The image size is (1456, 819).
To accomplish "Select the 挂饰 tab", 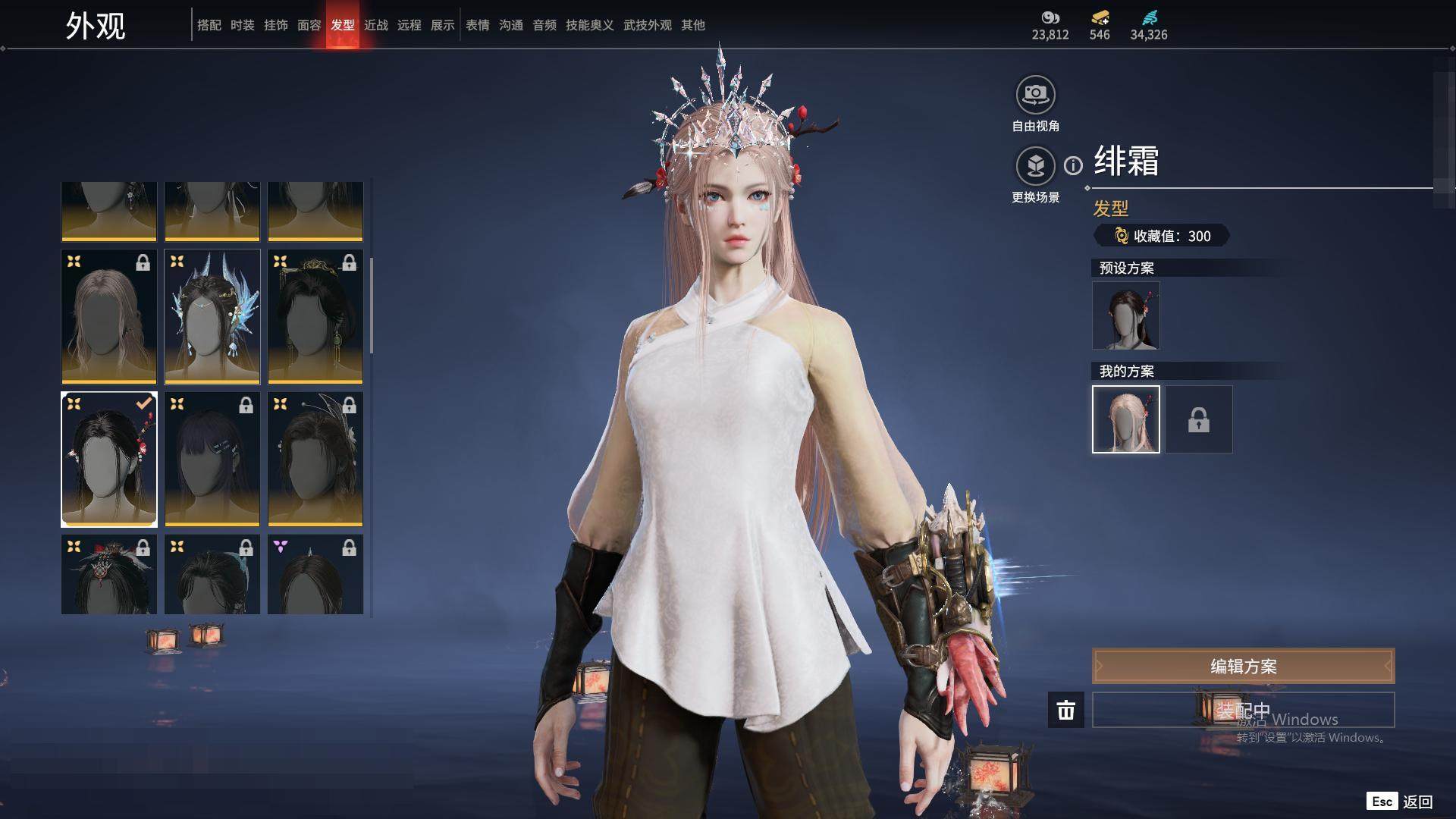I will pyautogui.click(x=276, y=25).
